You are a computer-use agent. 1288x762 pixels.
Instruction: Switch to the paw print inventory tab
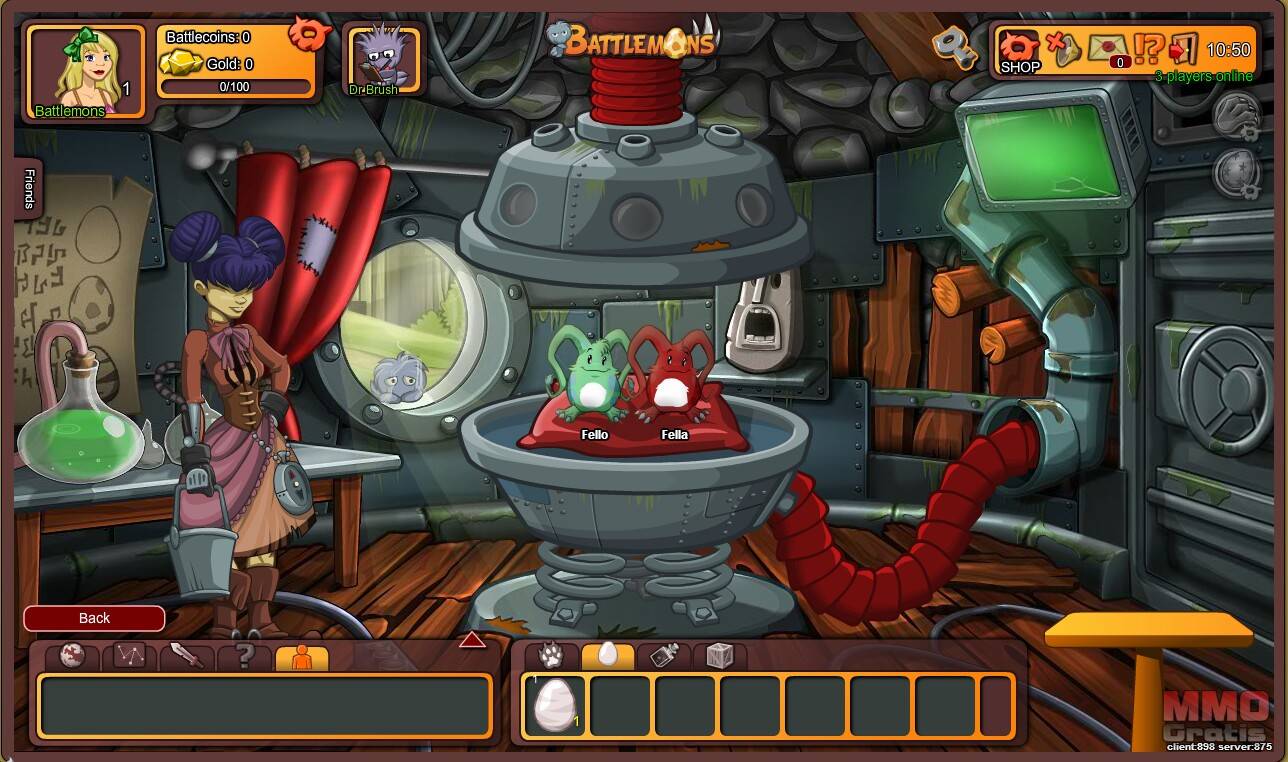[551, 656]
